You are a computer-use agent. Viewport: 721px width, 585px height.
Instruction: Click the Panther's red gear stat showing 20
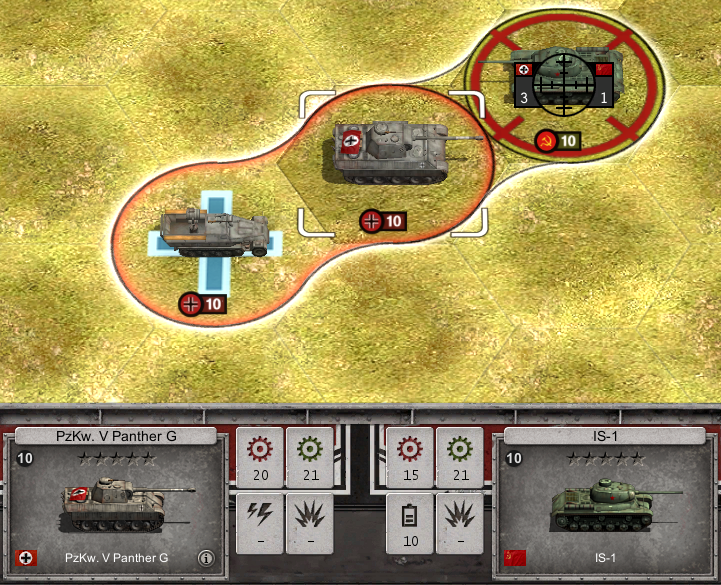[x=260, y=457]
